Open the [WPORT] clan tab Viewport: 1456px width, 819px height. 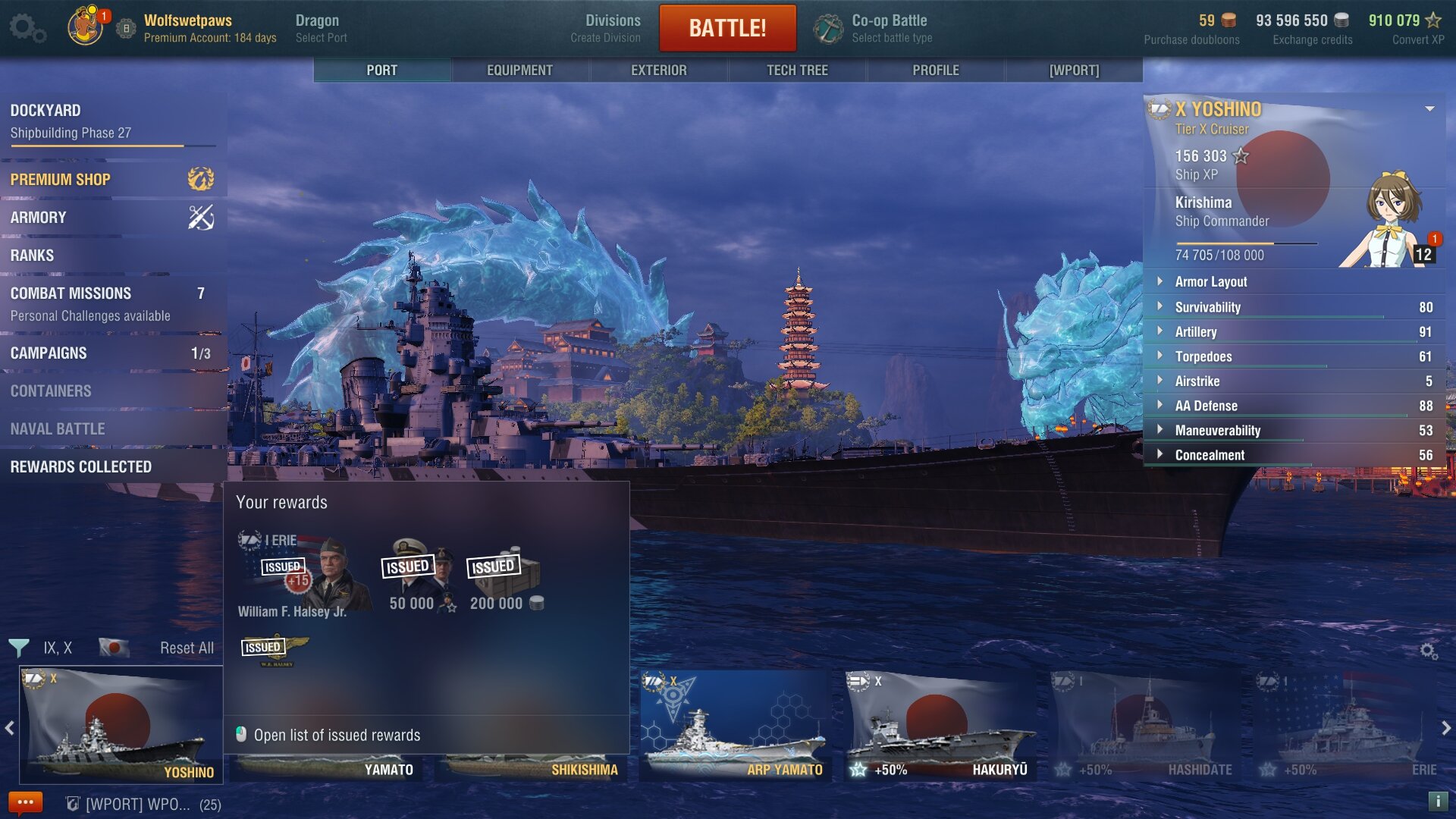tap(1074, 71)
